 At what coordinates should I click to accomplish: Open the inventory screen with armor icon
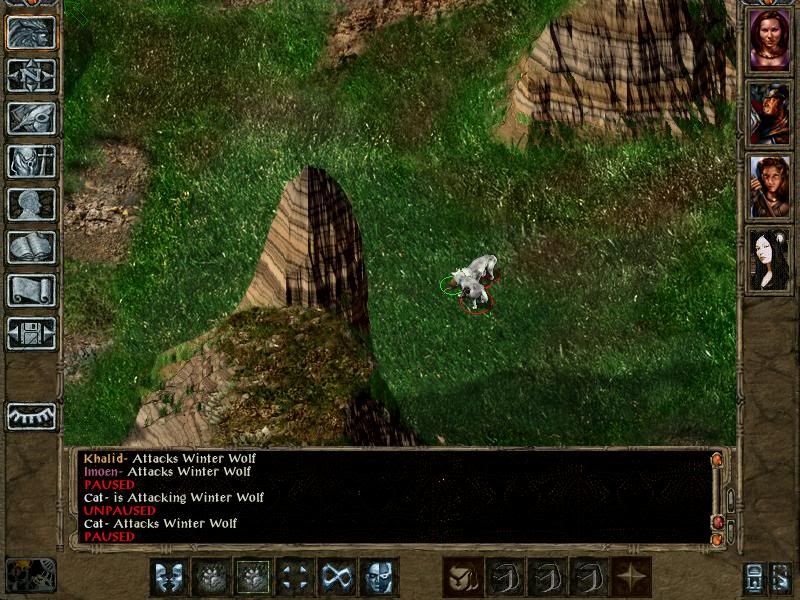31,161
